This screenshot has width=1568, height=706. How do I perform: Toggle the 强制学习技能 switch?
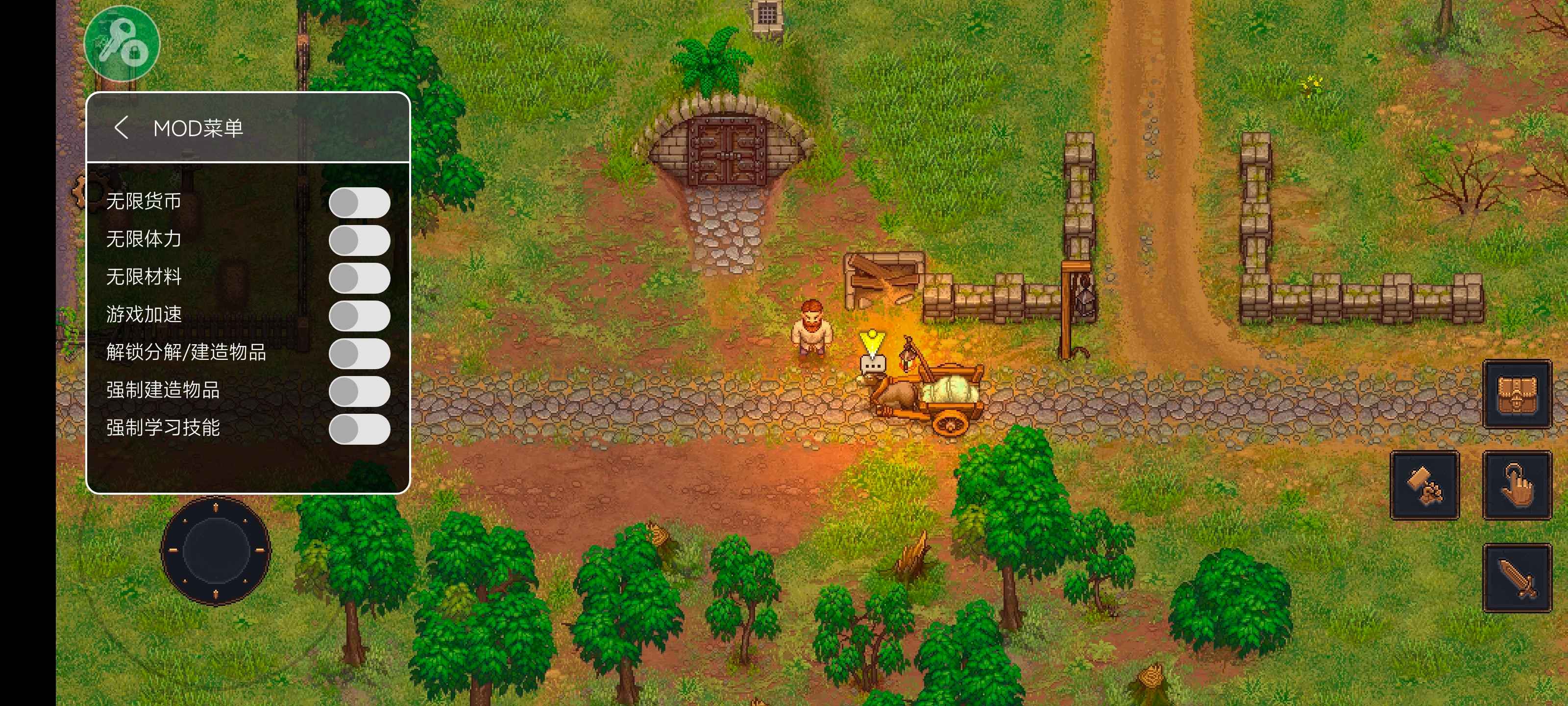point(359,429)
